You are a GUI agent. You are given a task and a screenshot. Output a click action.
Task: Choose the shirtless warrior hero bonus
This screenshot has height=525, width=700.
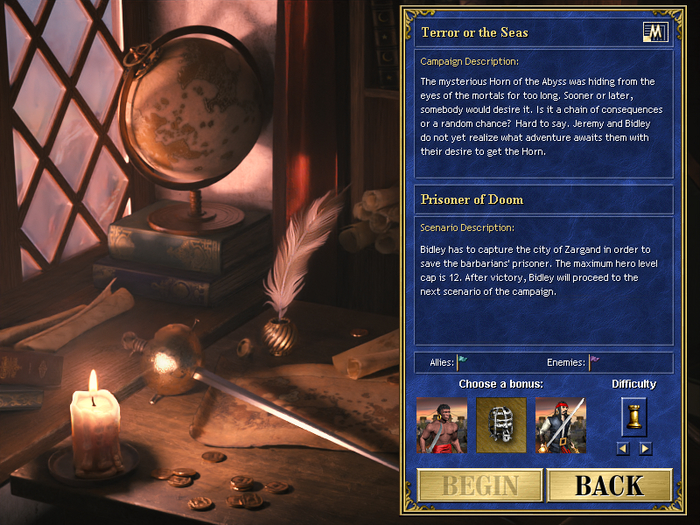pos(441,423)
